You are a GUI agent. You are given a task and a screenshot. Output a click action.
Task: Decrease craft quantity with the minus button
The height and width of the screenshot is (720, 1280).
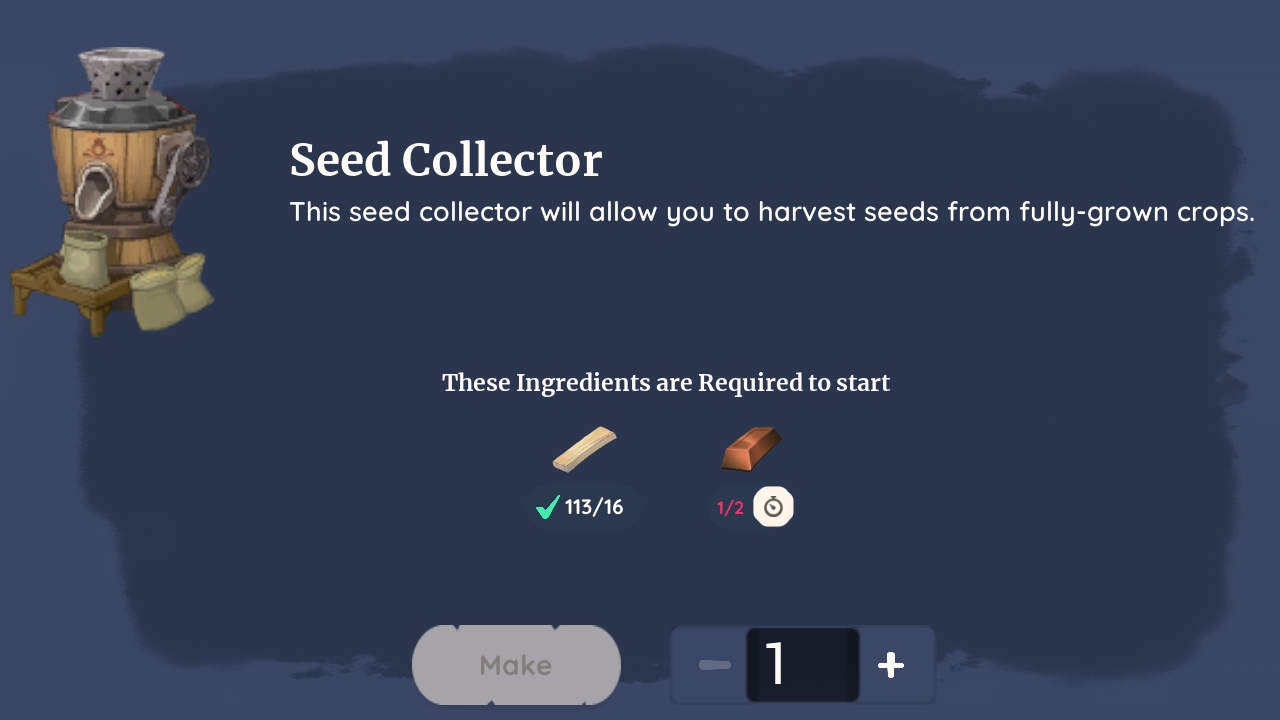click(714, 664)
